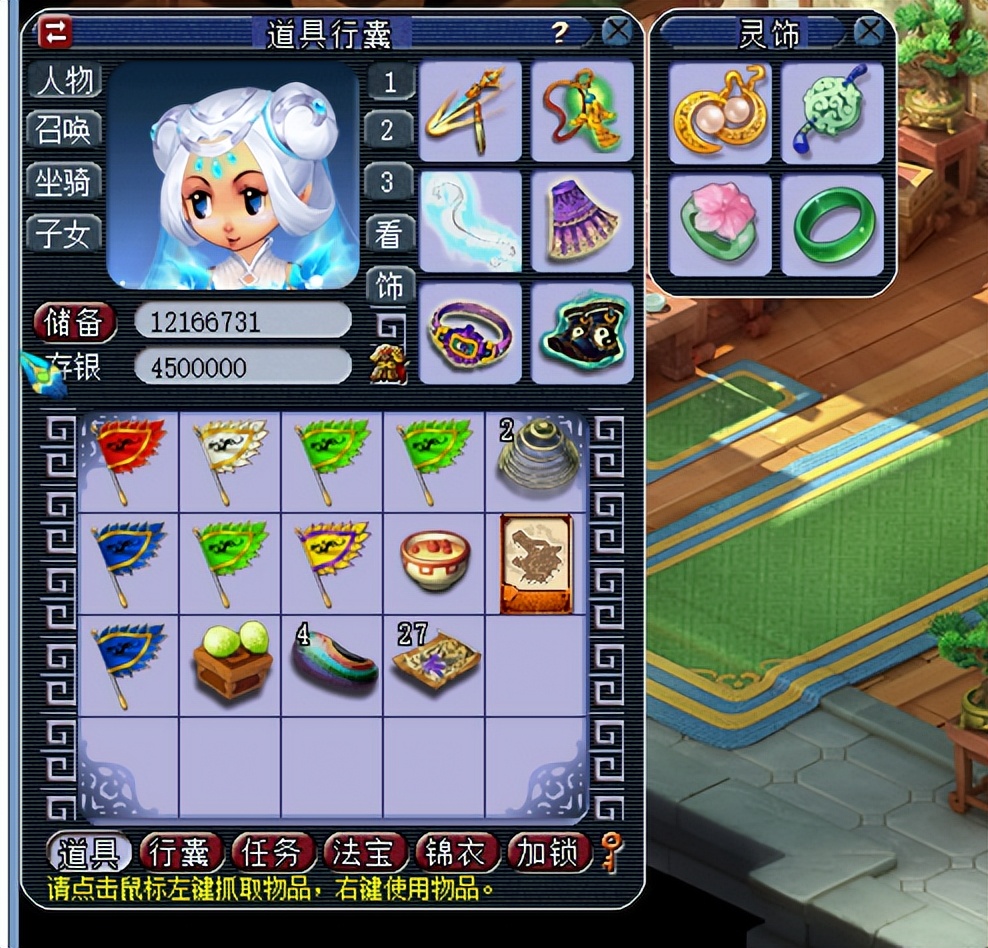988x948 pixels.
Task: Pick the treasure map scroll item
Action: (536, 563)
